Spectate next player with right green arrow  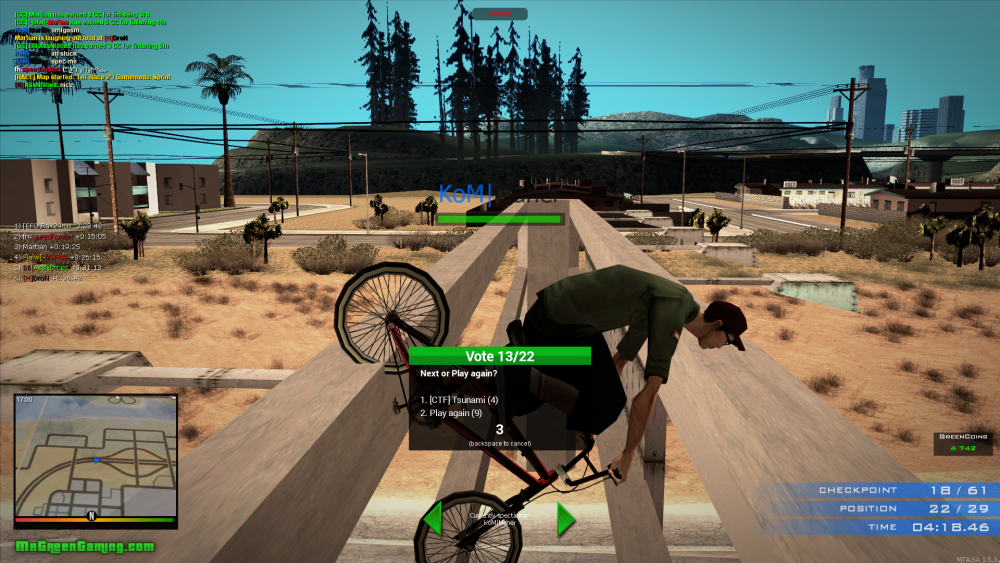[565, 519]
